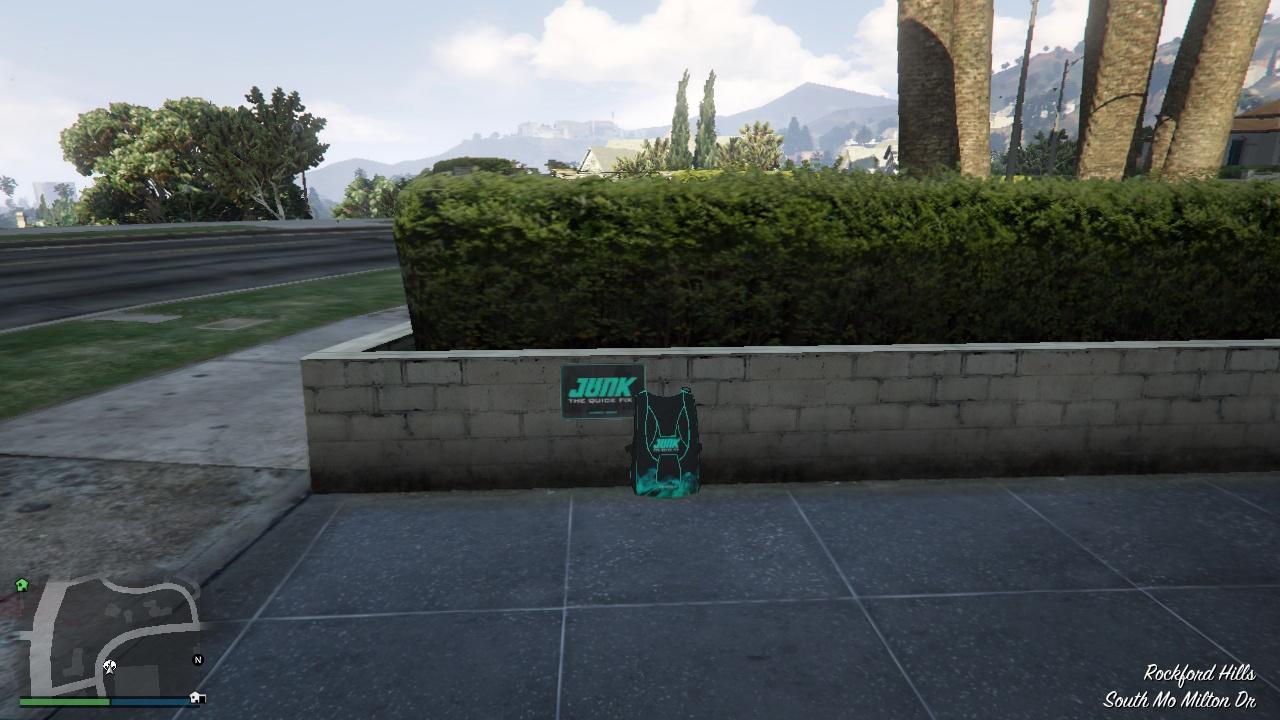Viewport: 1280px width, 720px height.
Task: Select the dark bar under the health meter
Action: point(111,707)
